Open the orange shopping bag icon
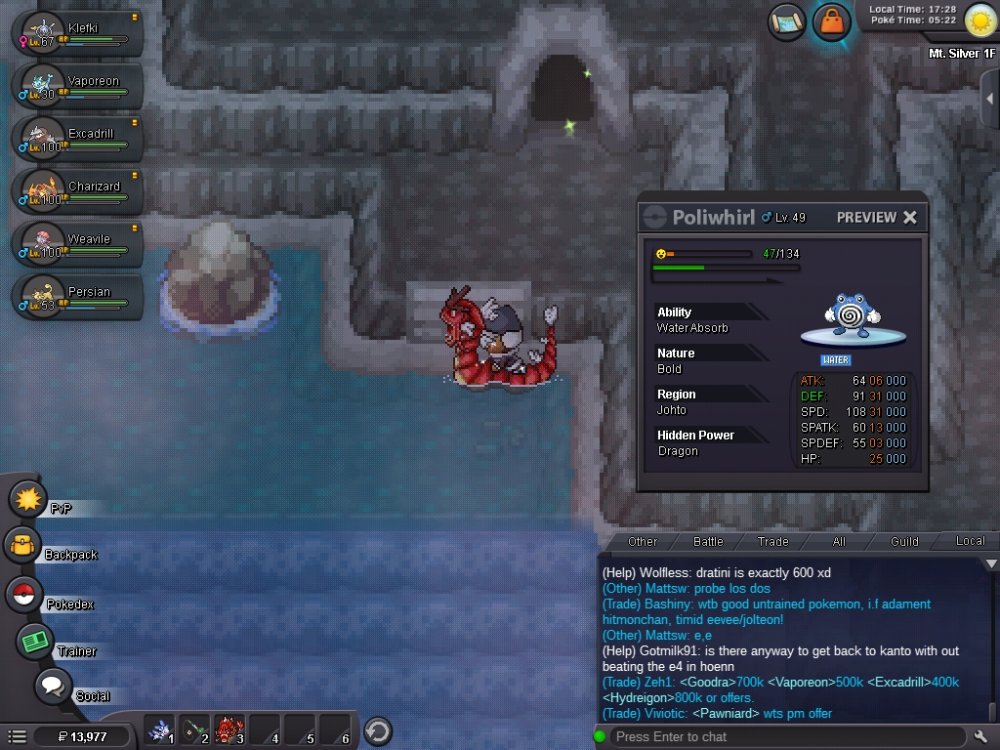The height and width of the screenshot is (750, 1000). point(831,22)
